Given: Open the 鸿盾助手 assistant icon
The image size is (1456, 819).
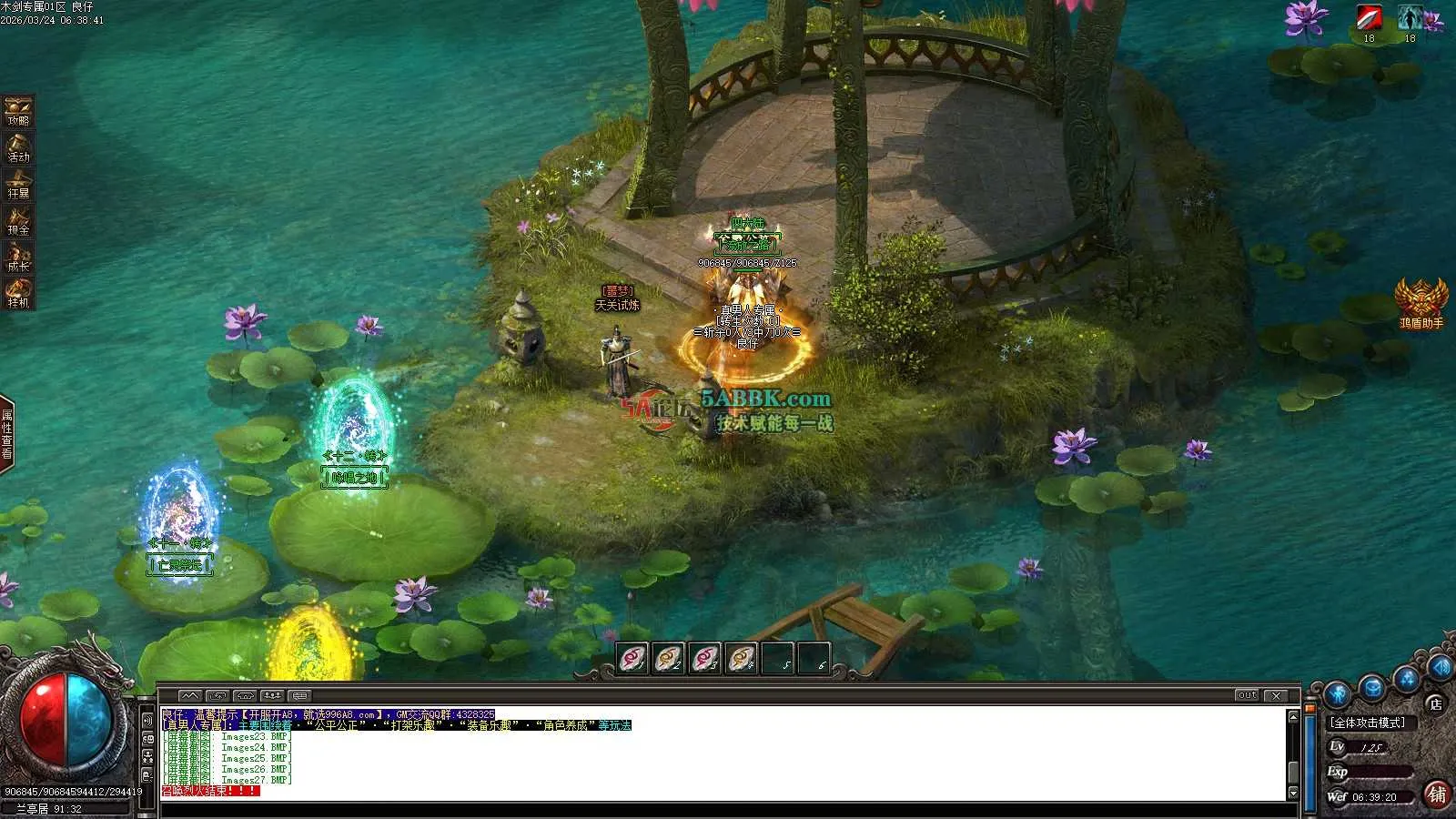Looking at the screenshot, I should [x=1421, y=302].
